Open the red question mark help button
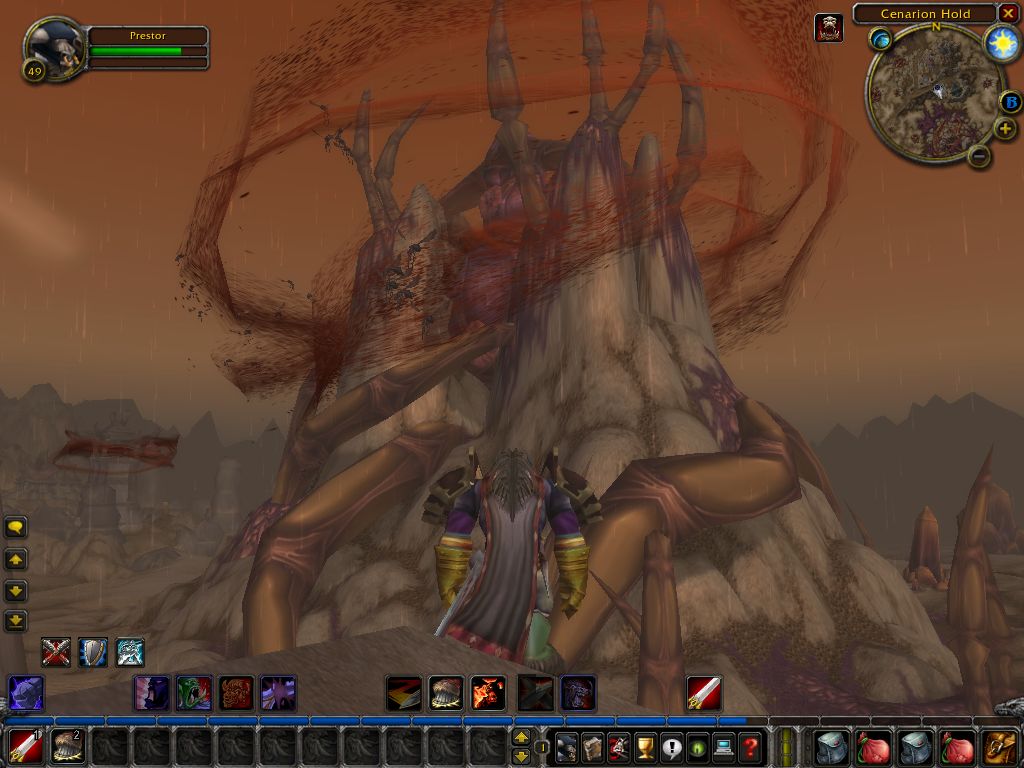 [x=749, y=746]
